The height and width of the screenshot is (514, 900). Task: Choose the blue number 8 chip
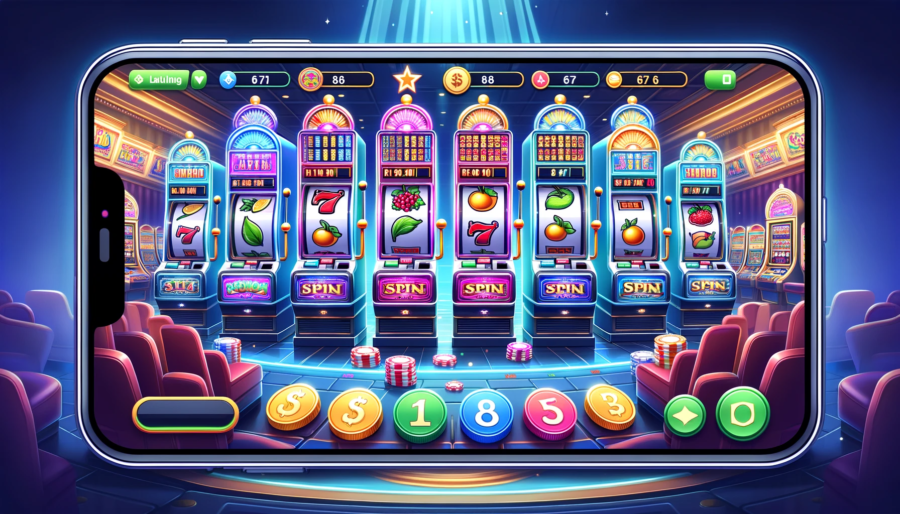click(486, 415)
